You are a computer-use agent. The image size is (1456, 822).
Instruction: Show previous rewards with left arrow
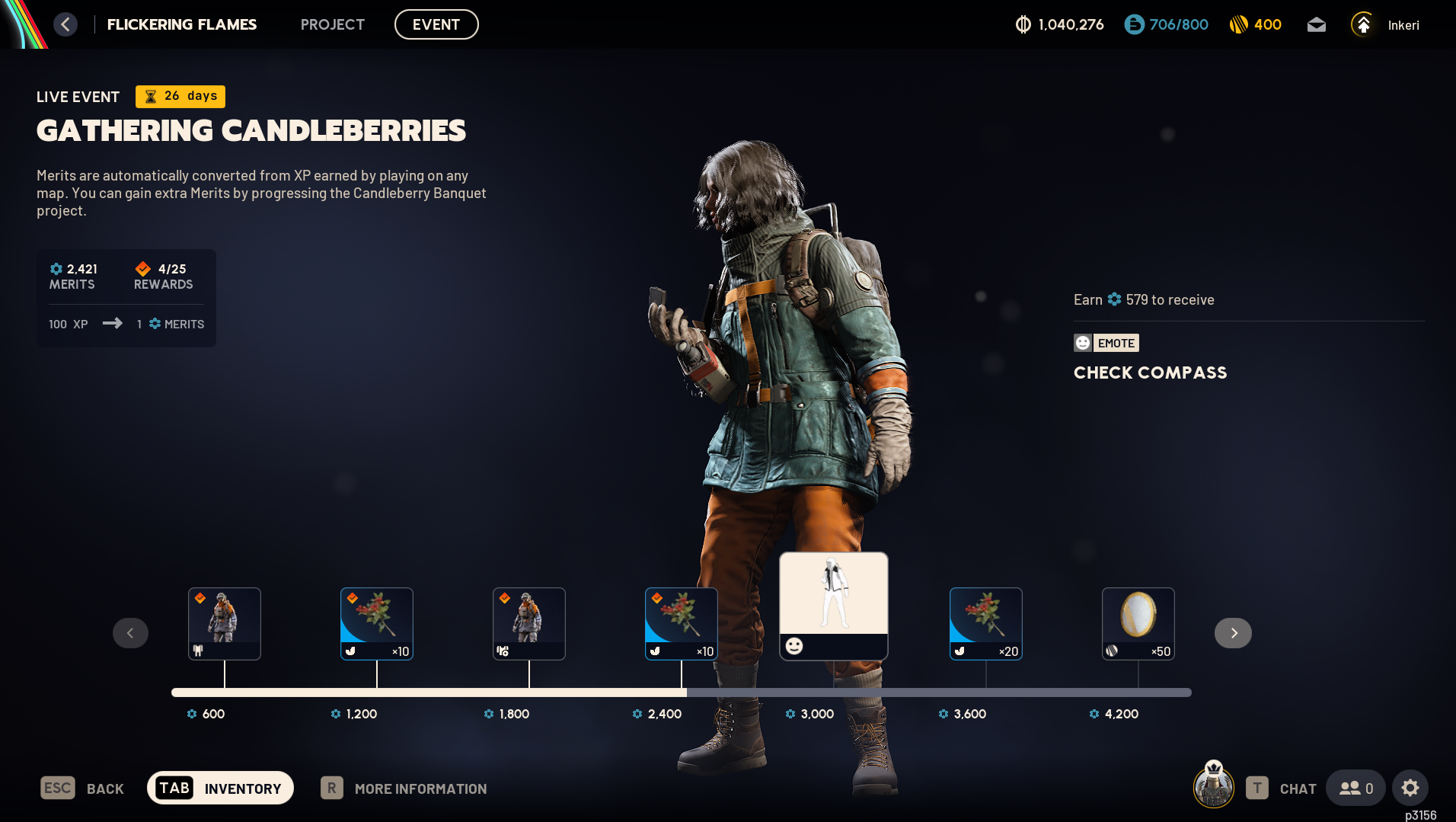(130, 633)
